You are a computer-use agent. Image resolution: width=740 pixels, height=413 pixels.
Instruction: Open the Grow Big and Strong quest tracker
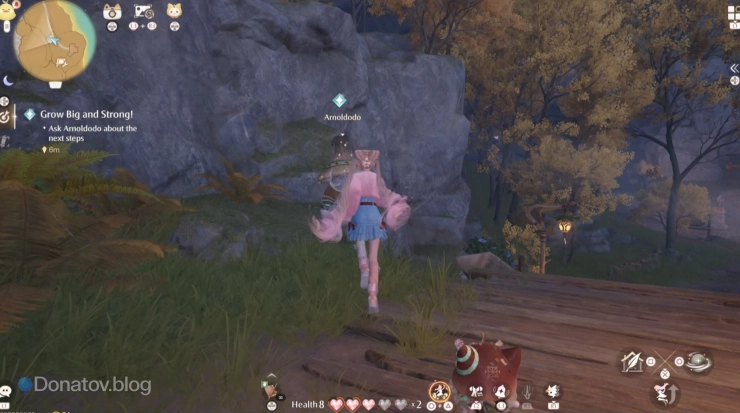tap(87, 115)
